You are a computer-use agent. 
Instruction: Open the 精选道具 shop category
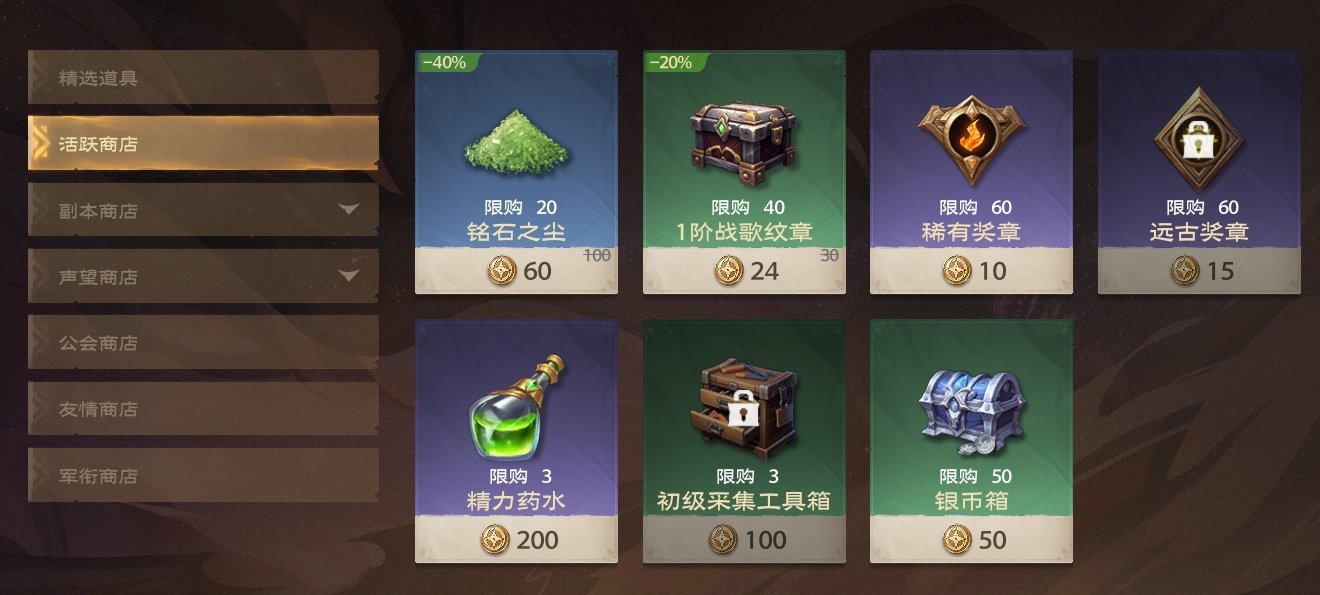[x=203, y=78]
